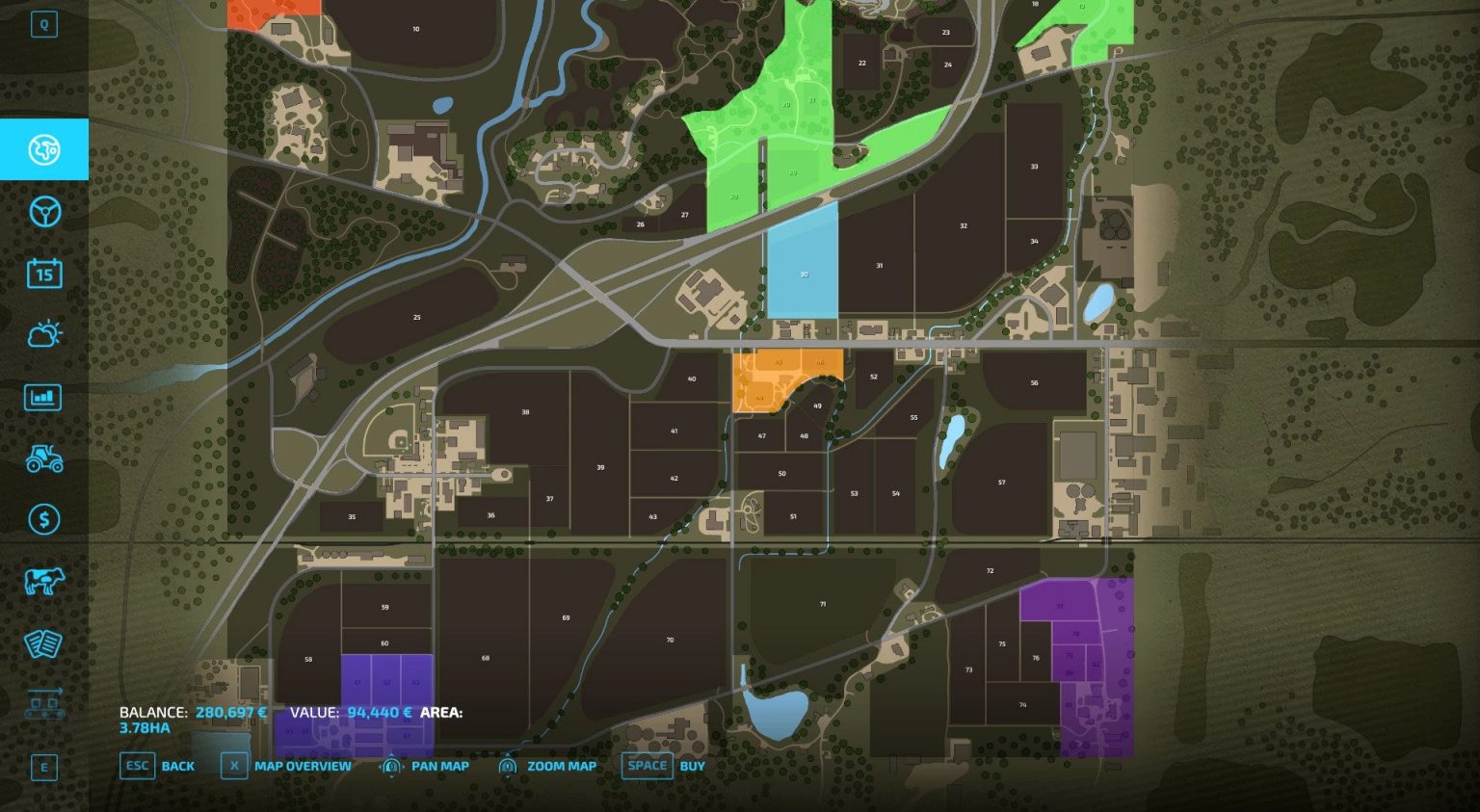1480x812 pixels.
Task: Select the steering wheel vehicles icon
Action: click(43, 211)
